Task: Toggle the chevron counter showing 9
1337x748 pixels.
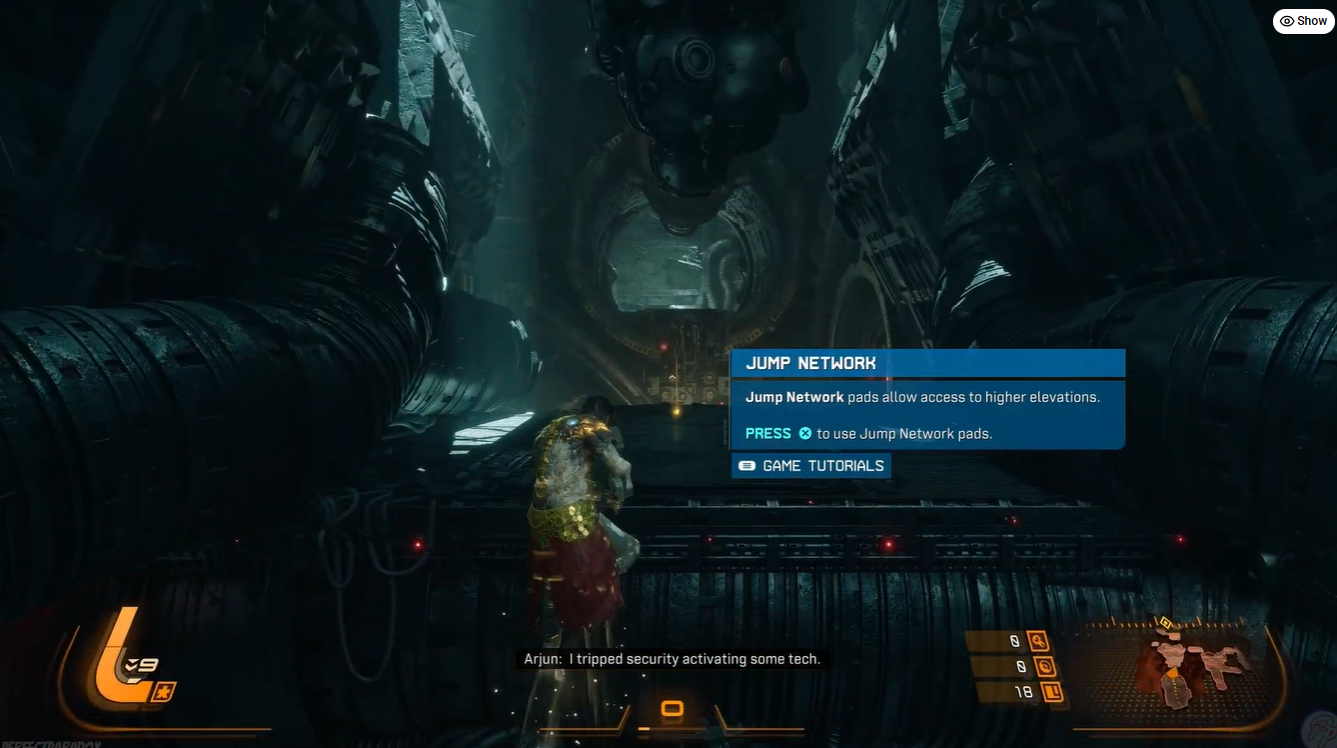Action: coord(141,663)
